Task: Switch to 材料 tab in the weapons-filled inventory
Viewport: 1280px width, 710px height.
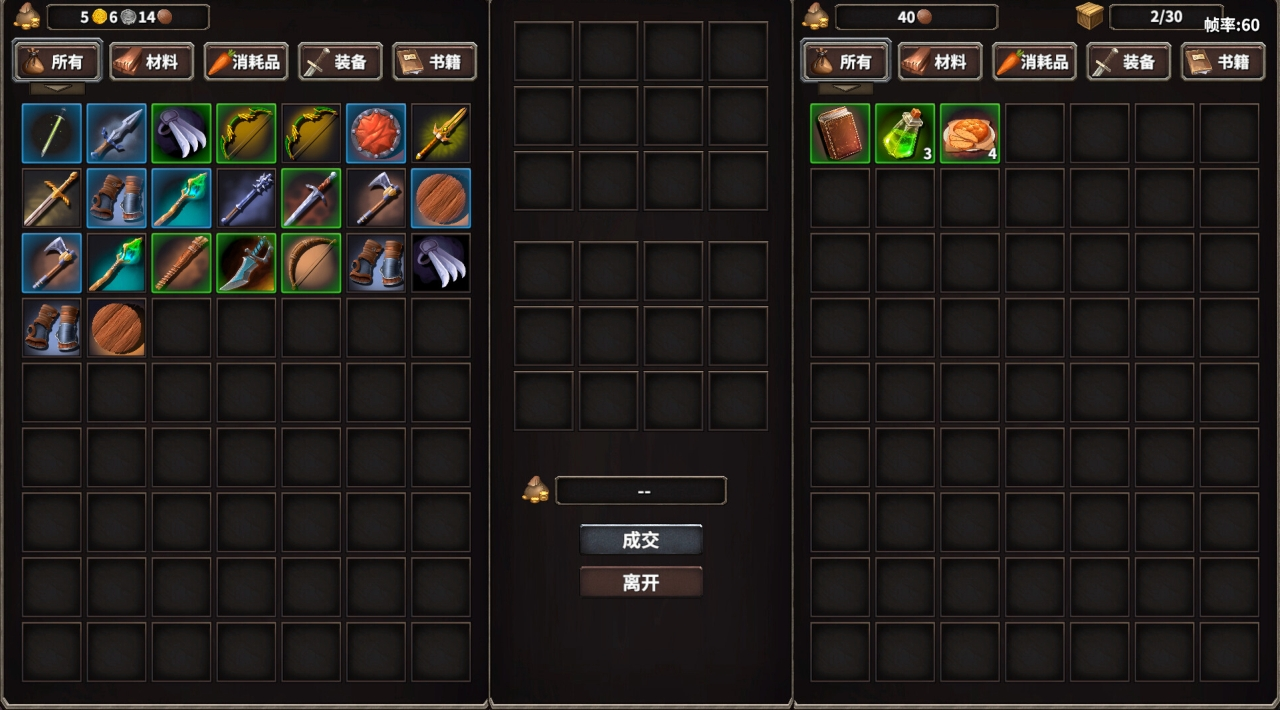Action: click(x=151, y=62)
